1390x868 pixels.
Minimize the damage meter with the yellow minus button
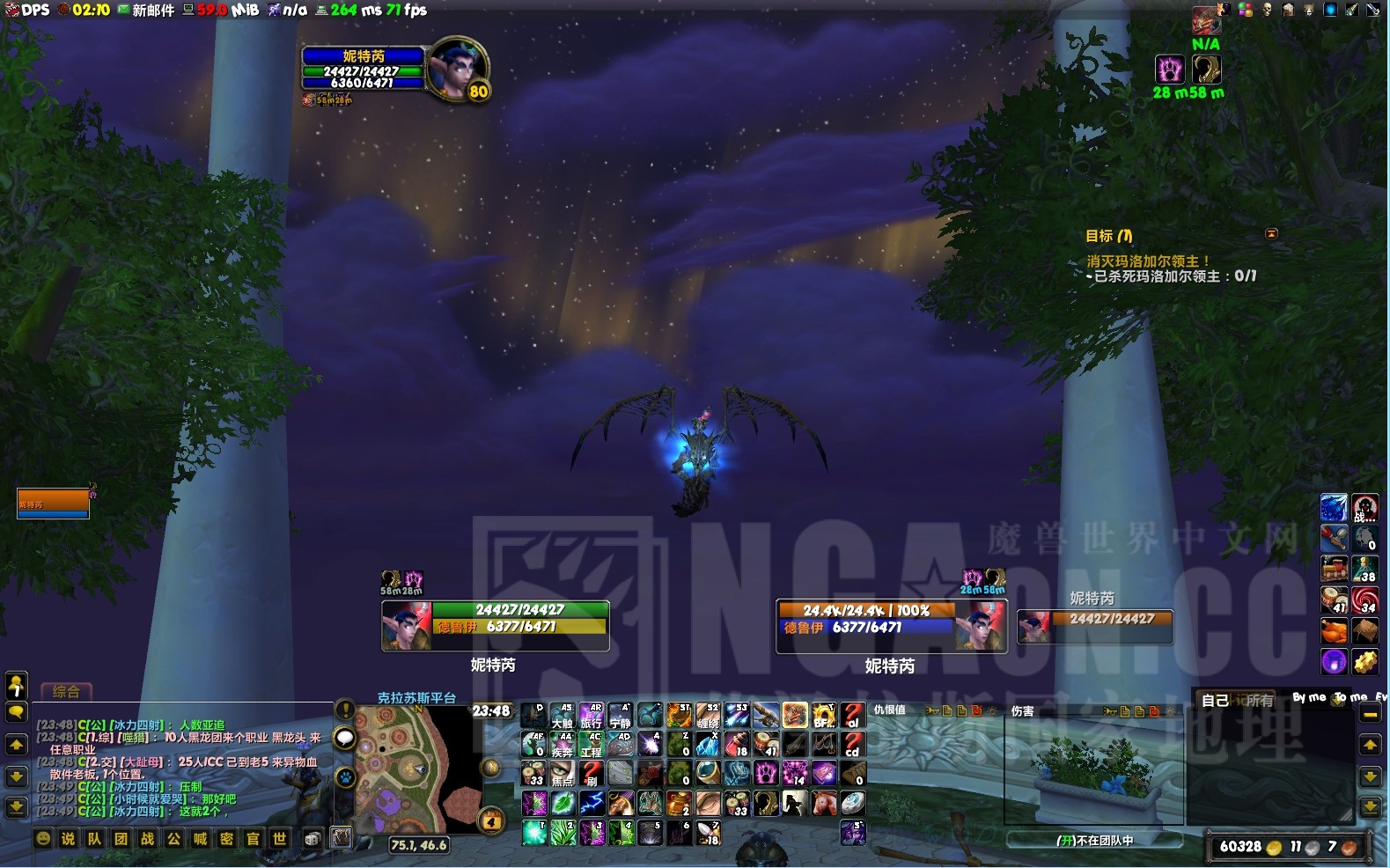(x=1369, y=716)
